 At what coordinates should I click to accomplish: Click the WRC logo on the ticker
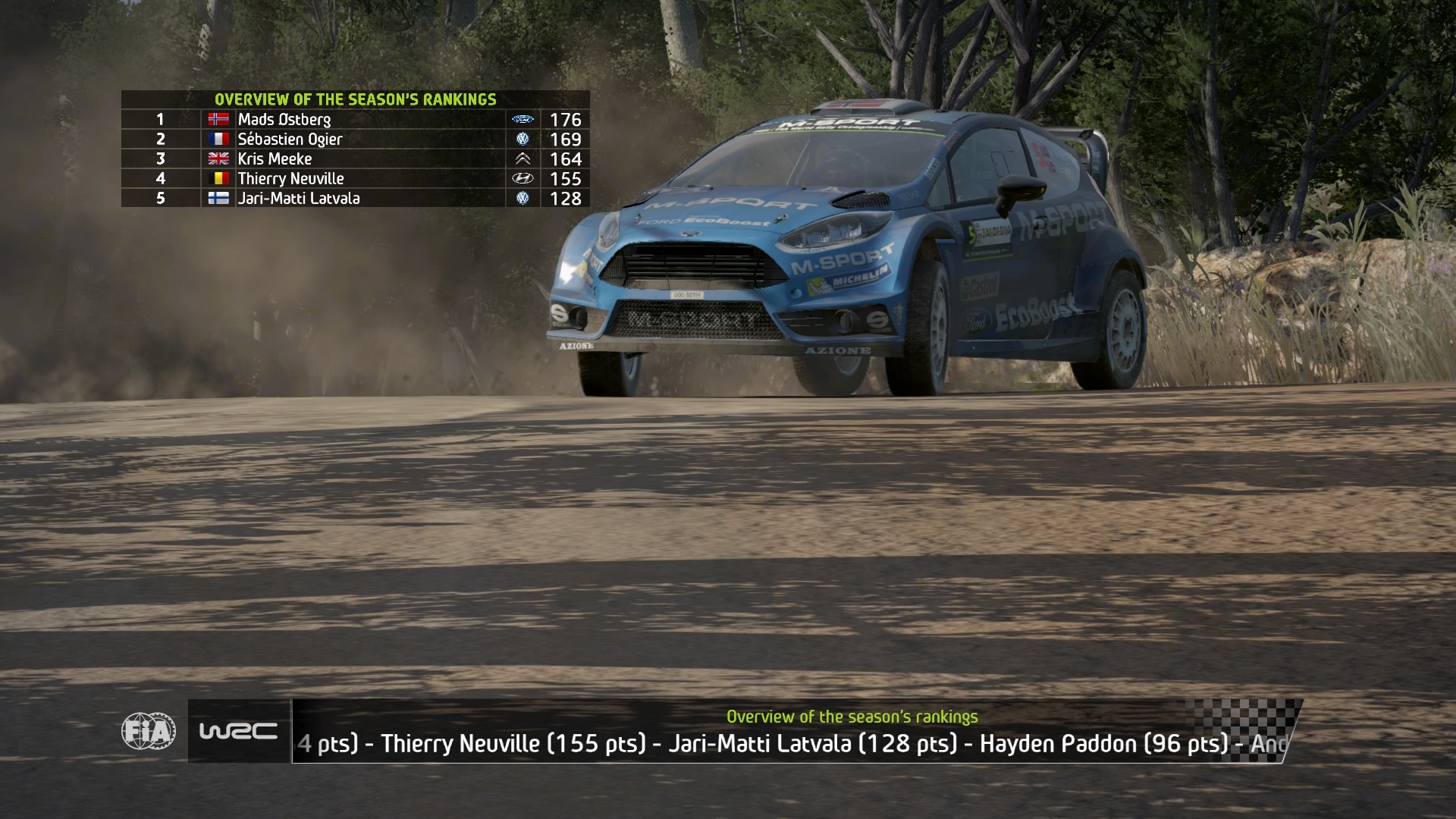point(238,731)
